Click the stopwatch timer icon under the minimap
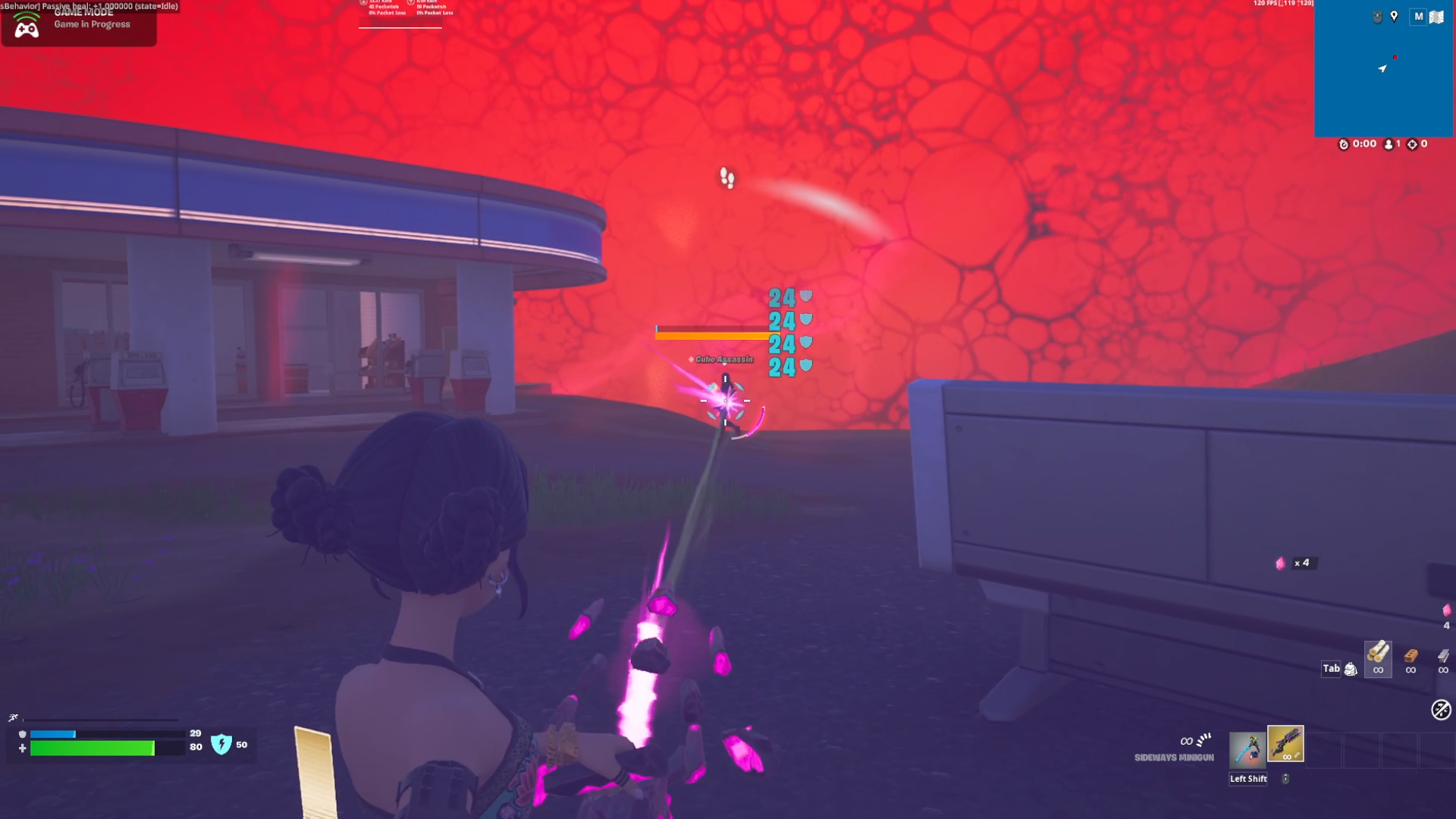Screen dimensions: 1456x819 pyautogui.click(x=1344, y=144)
